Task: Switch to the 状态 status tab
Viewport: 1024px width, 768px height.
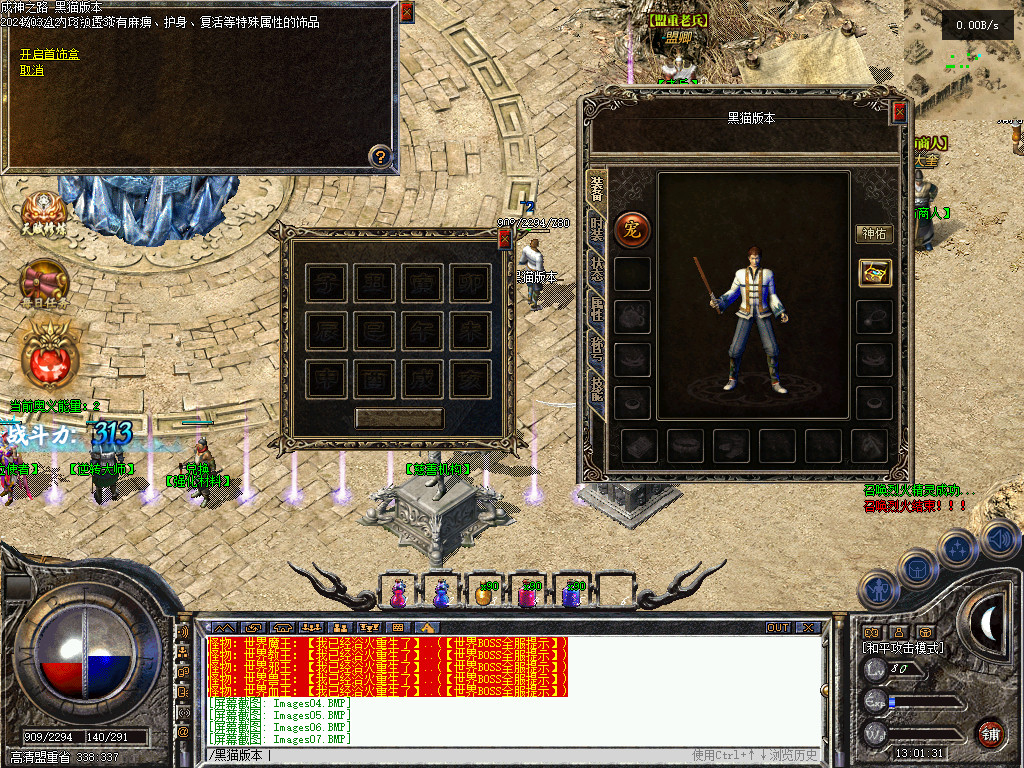Action: 596,271
